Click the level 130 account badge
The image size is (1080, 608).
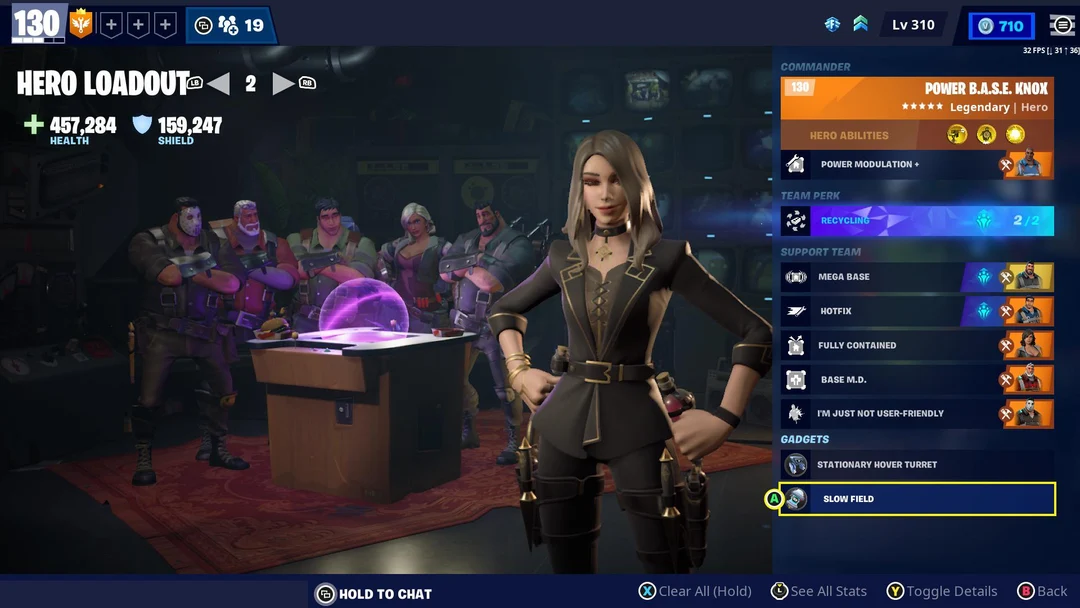[37, 24]
